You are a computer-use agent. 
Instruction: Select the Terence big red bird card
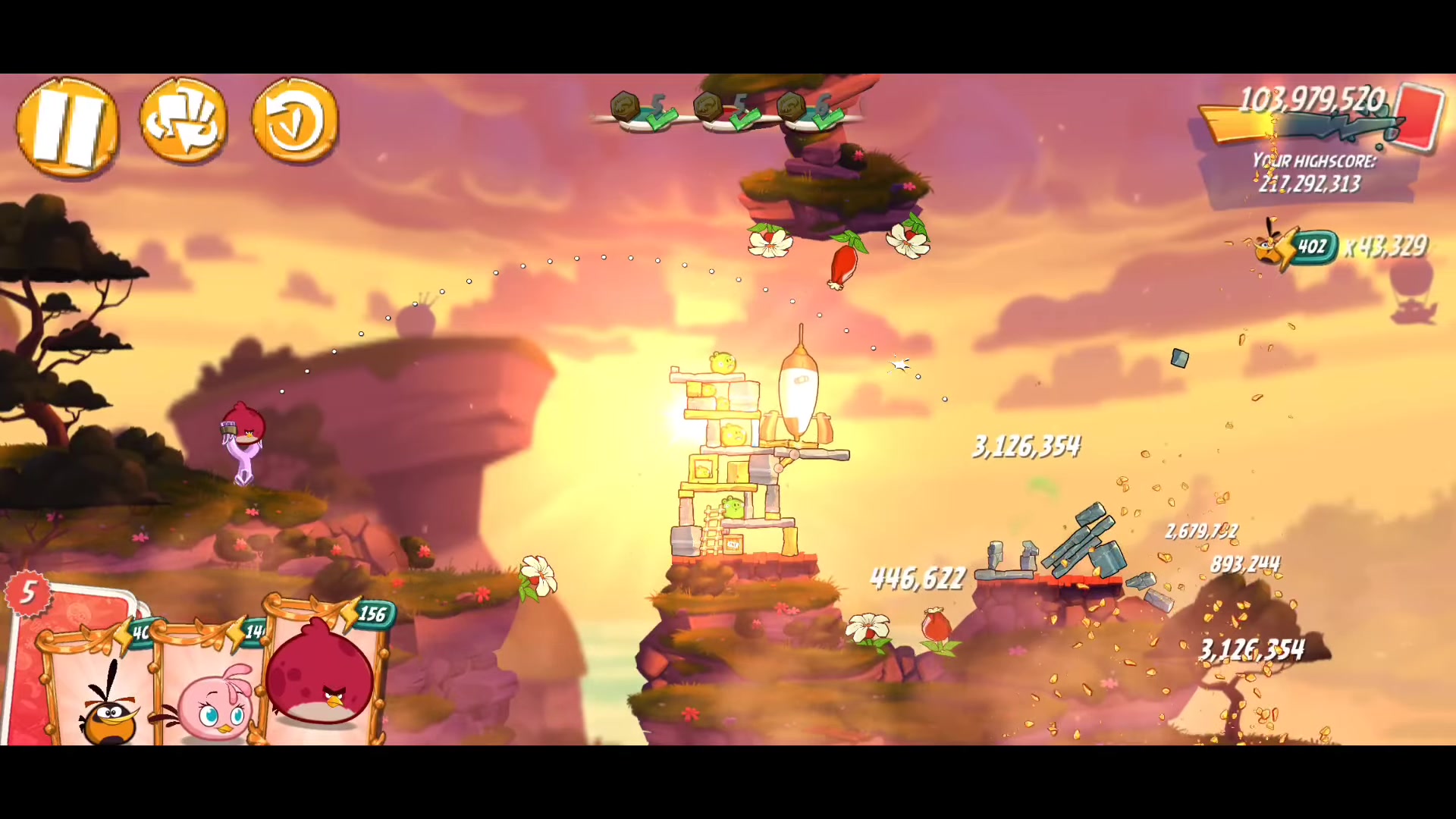tap(322, 675)
